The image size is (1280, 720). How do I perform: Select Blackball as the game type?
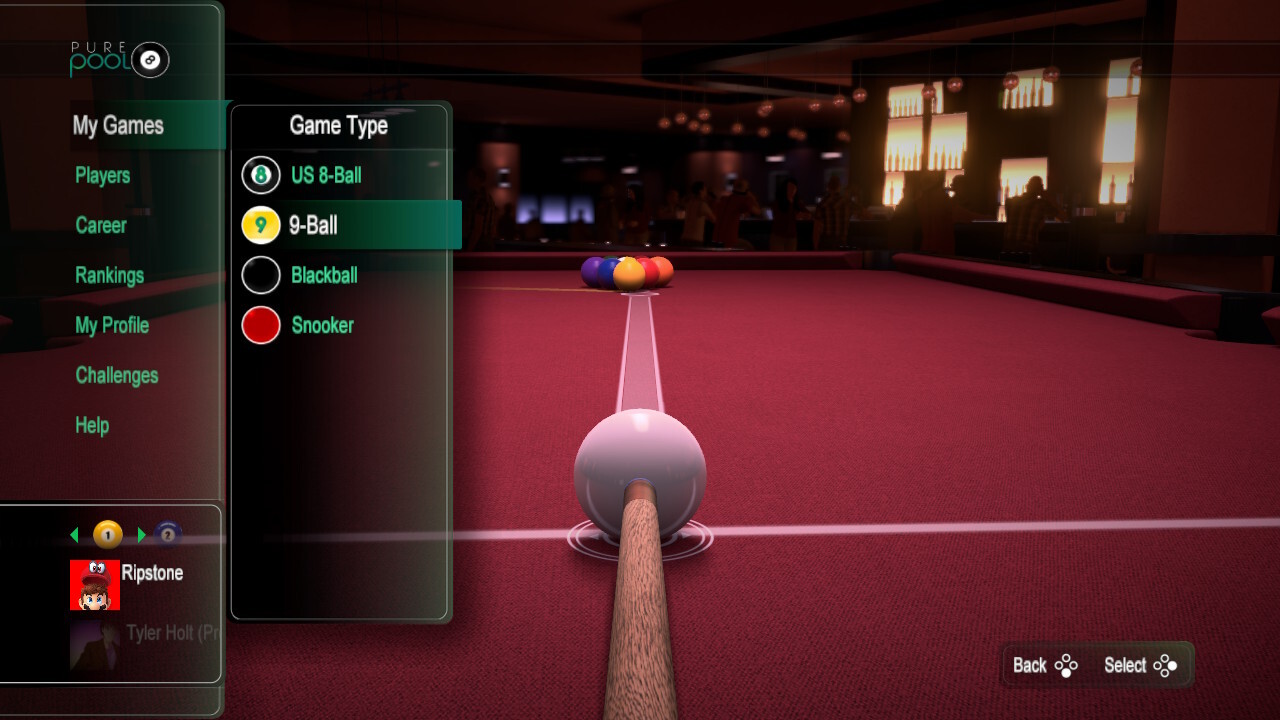pyautogui.click(x=322, y=275)
